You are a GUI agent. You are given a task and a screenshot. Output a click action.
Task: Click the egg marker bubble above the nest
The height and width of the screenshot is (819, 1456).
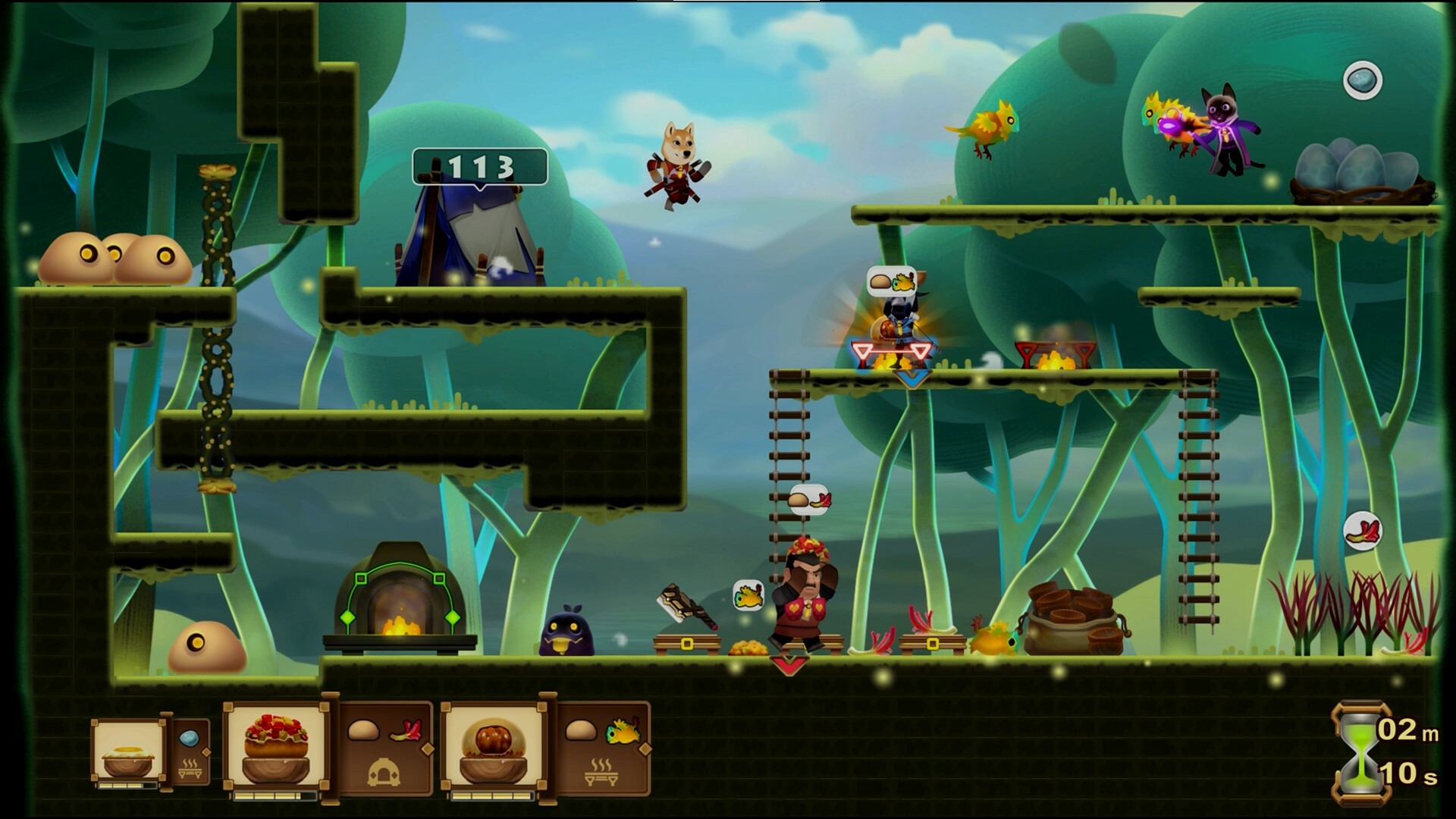click(x=1362, y=80)
